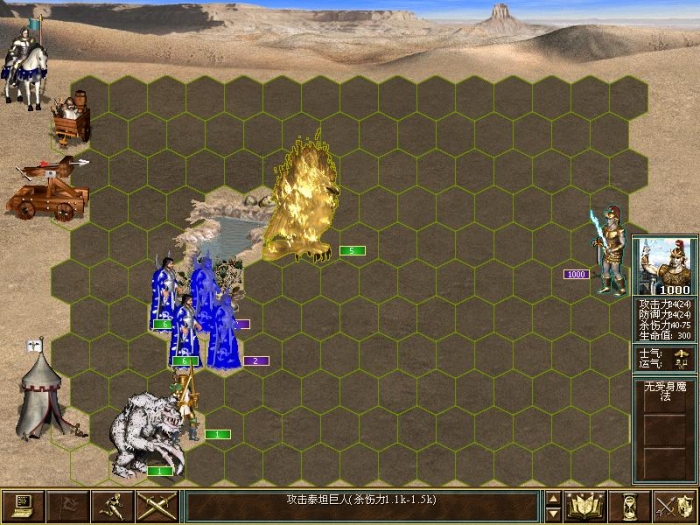Retreat from battle using running figure button
The width and height of the screenshot is (700, 525).
click(112, 506)
